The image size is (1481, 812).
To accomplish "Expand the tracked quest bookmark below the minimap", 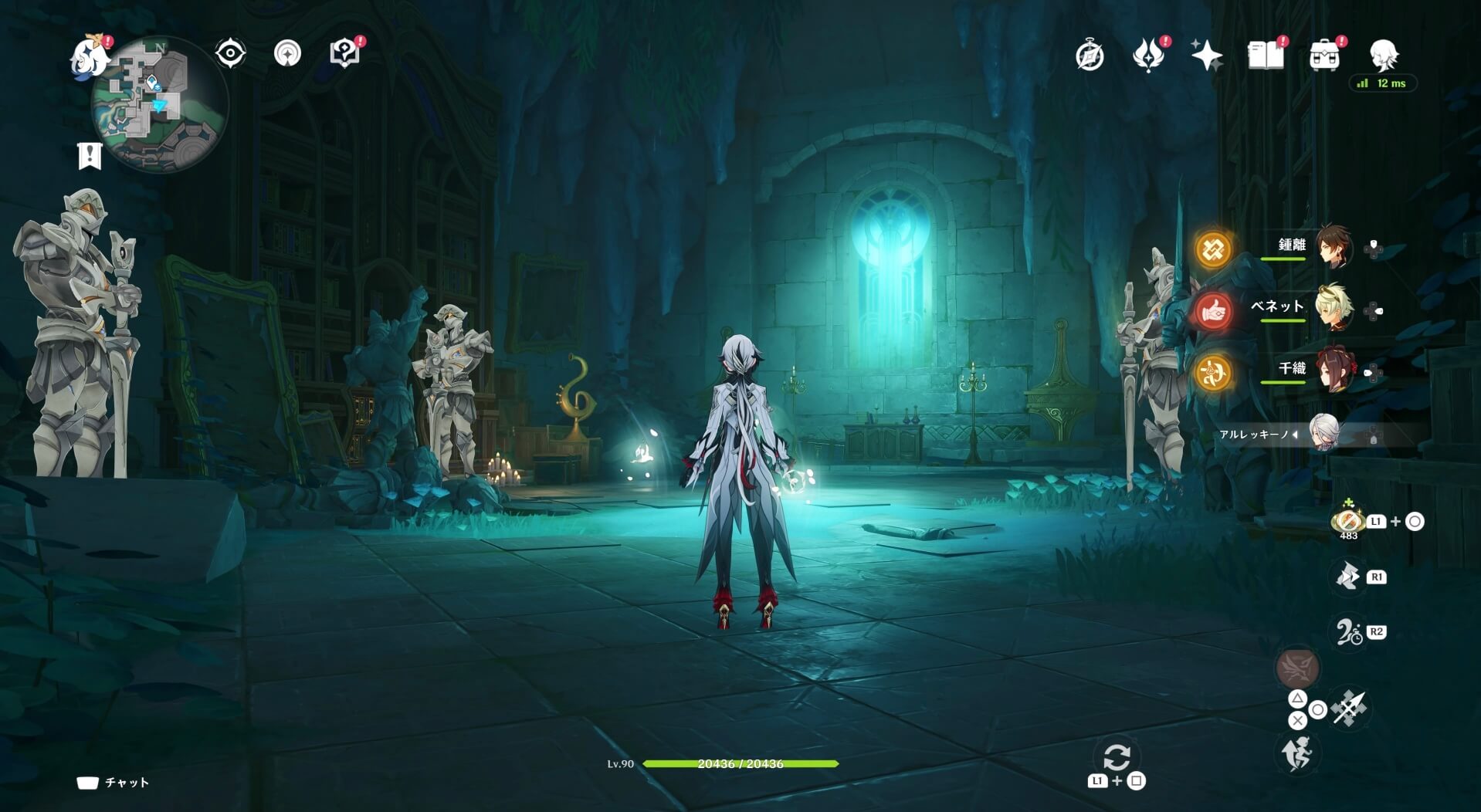I will pyautogui.click(x=90, y=155).
